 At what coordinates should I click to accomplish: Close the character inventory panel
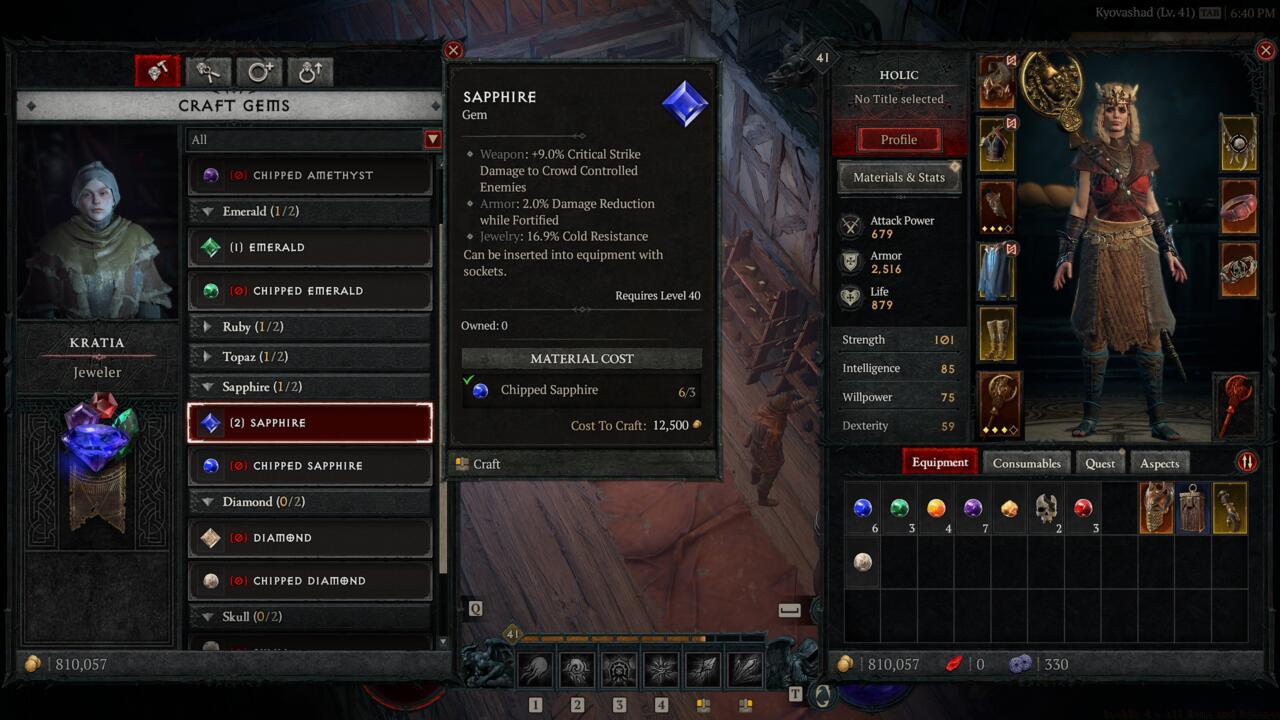[1267, 51]
